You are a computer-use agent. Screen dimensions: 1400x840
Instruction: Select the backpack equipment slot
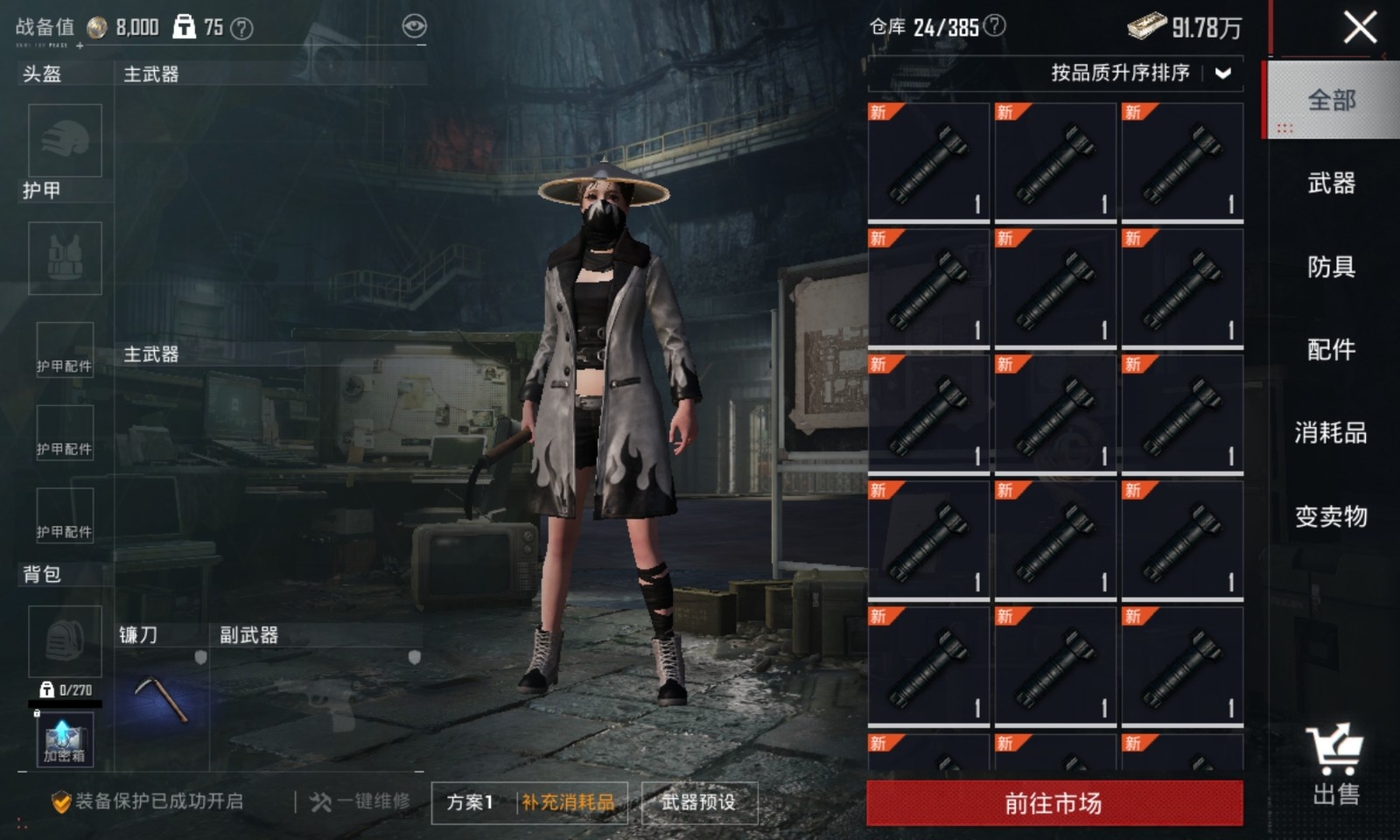point(65,641)
